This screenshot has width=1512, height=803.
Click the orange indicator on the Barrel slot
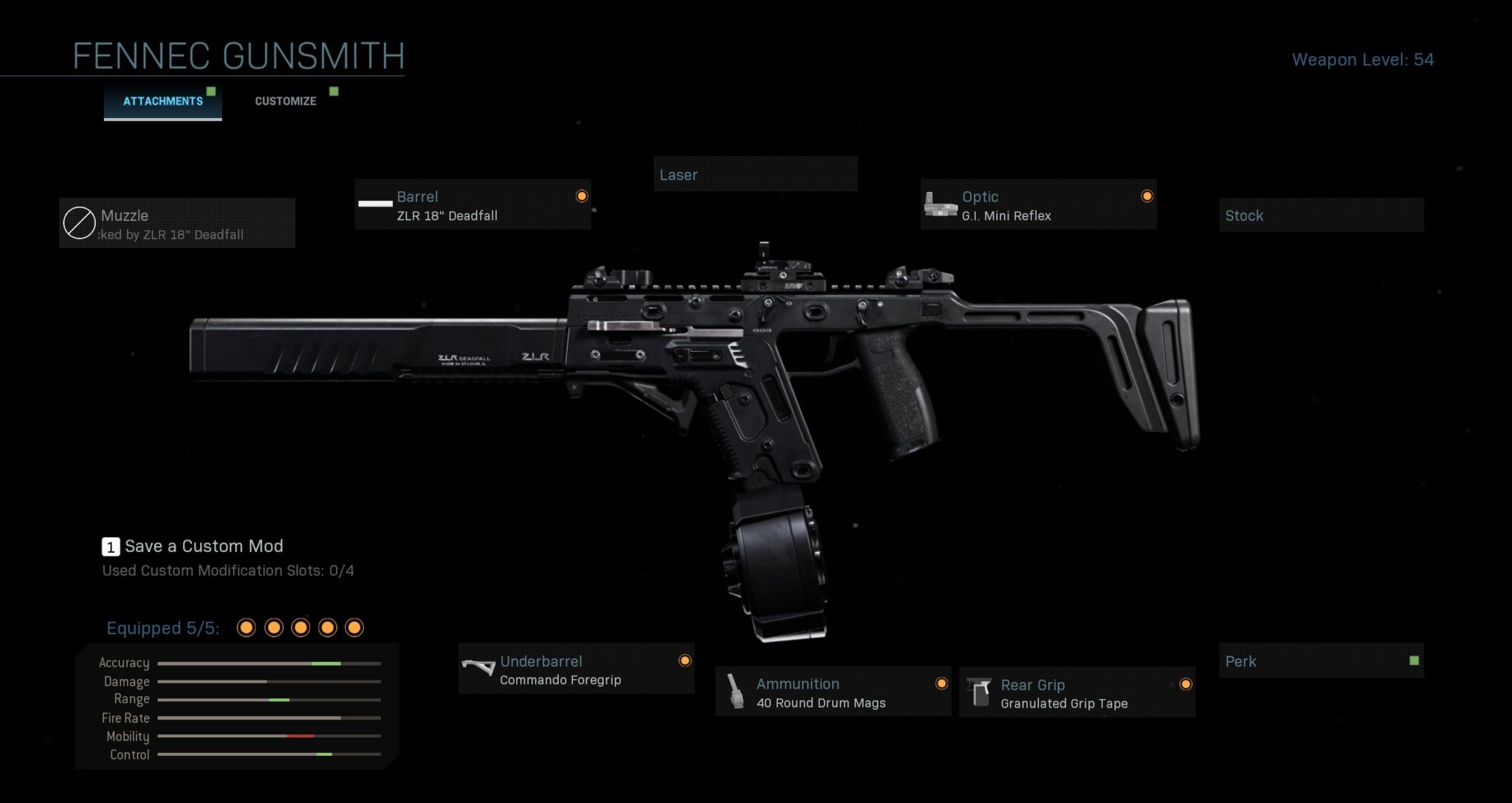[x=581, y=196]
